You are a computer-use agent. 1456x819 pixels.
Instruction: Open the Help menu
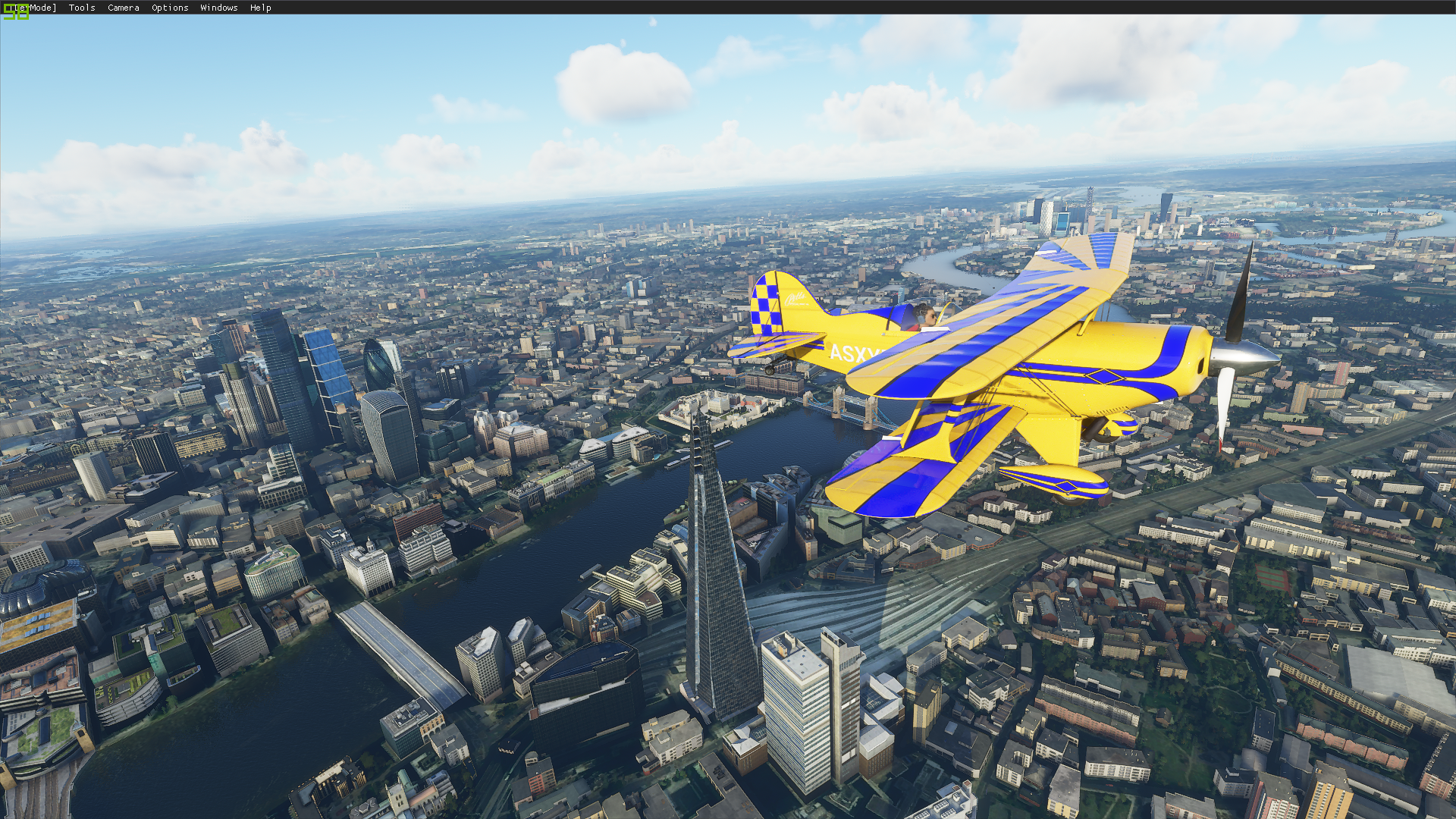point(260,8)
